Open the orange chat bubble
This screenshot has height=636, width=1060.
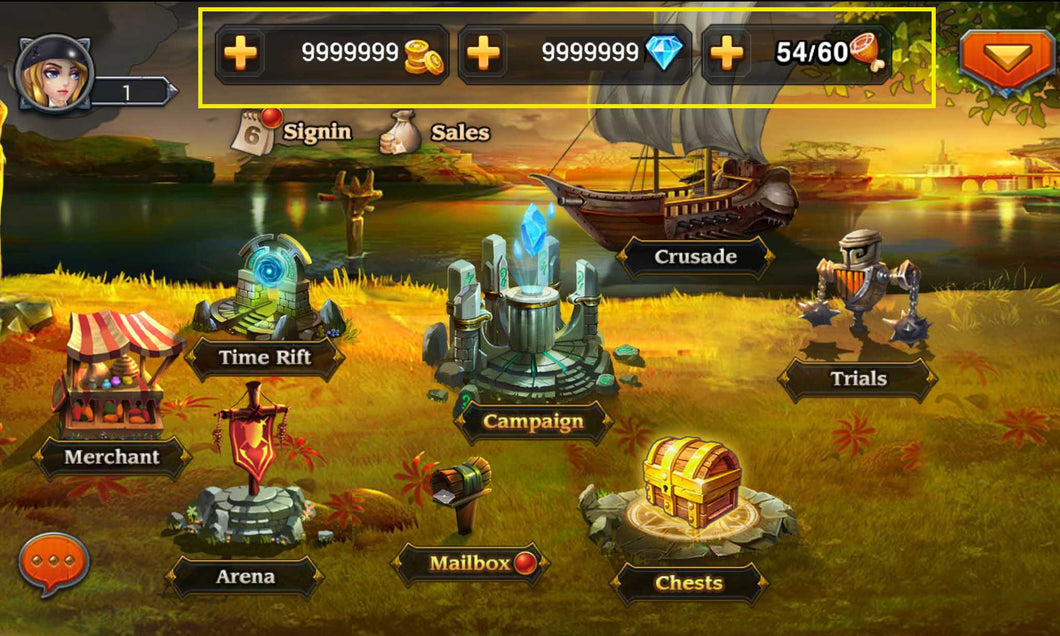[x=53, y=564]
